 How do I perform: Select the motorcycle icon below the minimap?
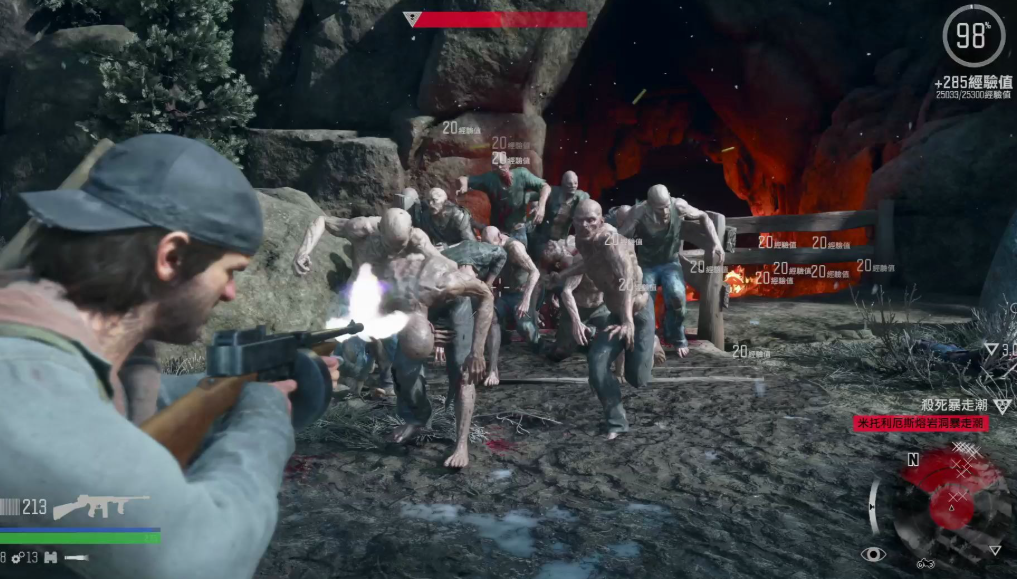point(925,564)
